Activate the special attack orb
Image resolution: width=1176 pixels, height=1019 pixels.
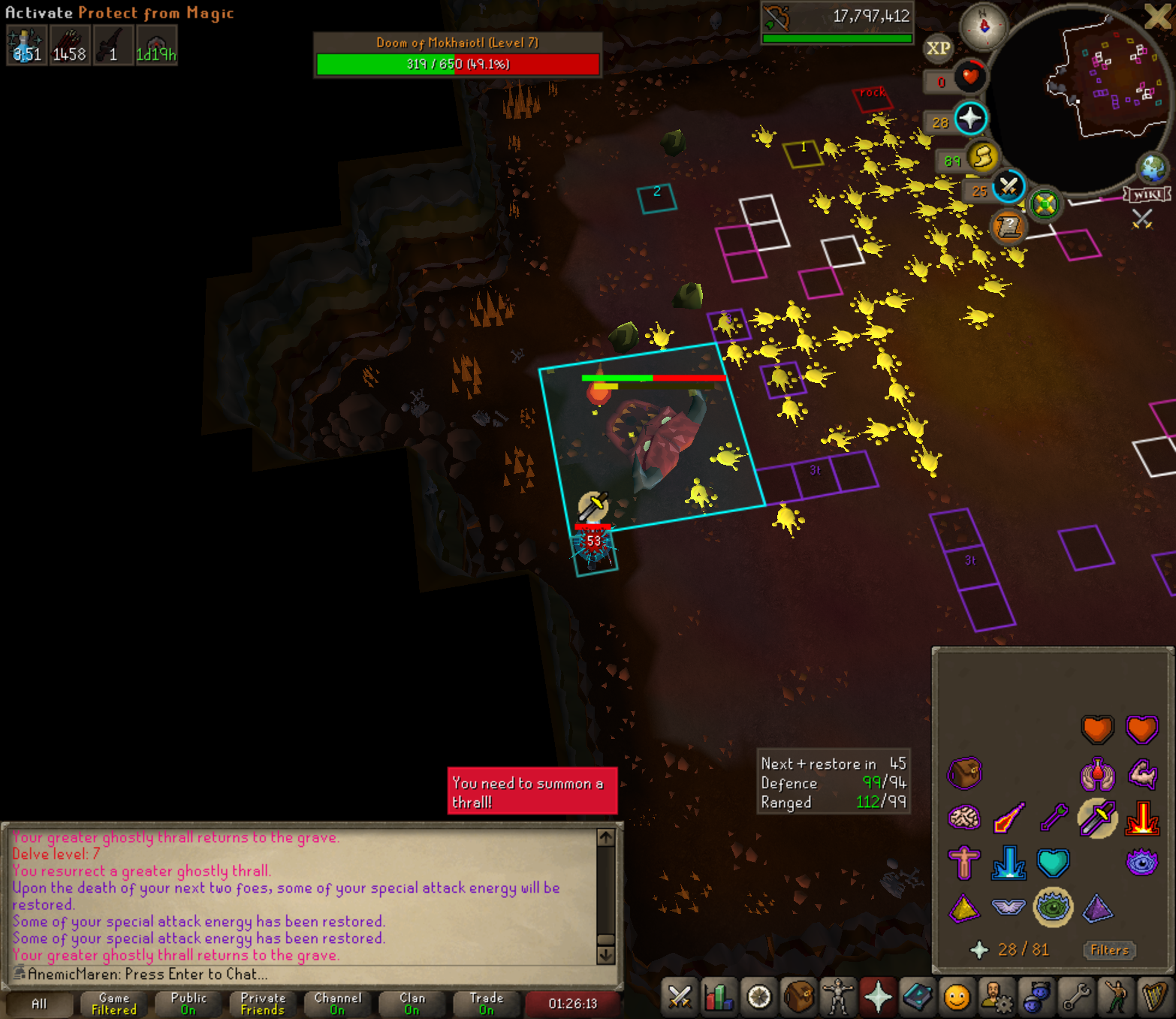click(x=1009, y=186)
